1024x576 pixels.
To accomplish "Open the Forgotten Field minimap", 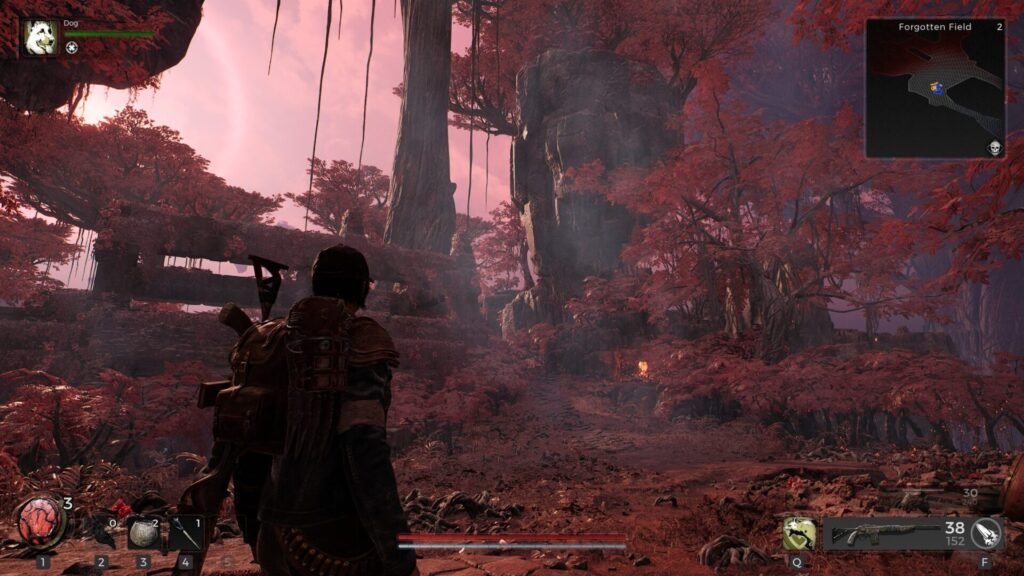I will tap(935, 89).
